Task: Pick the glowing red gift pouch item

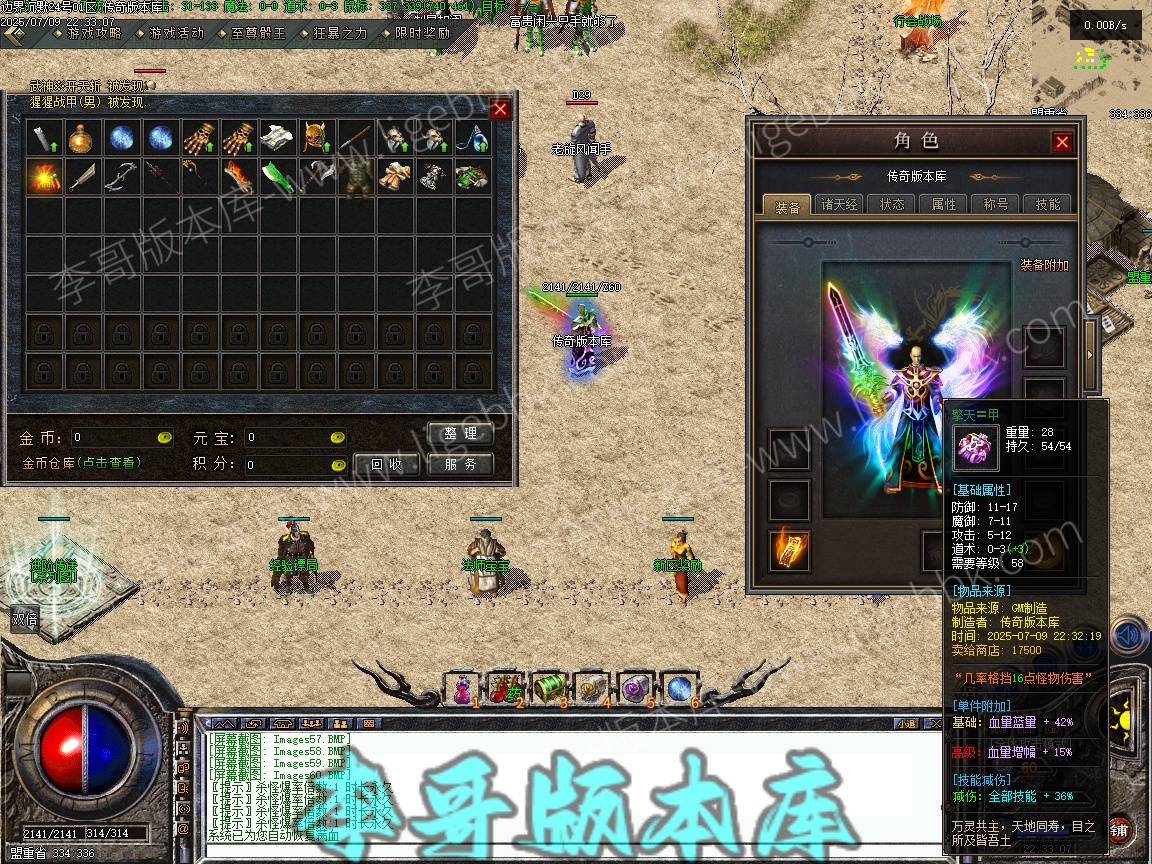Action: pos(43,177)
